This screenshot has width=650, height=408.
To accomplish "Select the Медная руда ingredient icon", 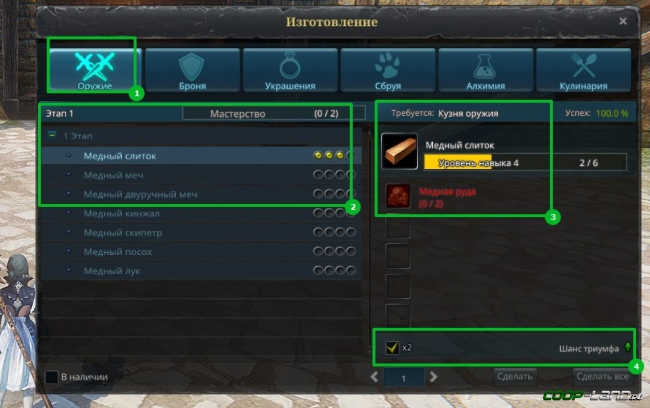I will tap(400, 195).
